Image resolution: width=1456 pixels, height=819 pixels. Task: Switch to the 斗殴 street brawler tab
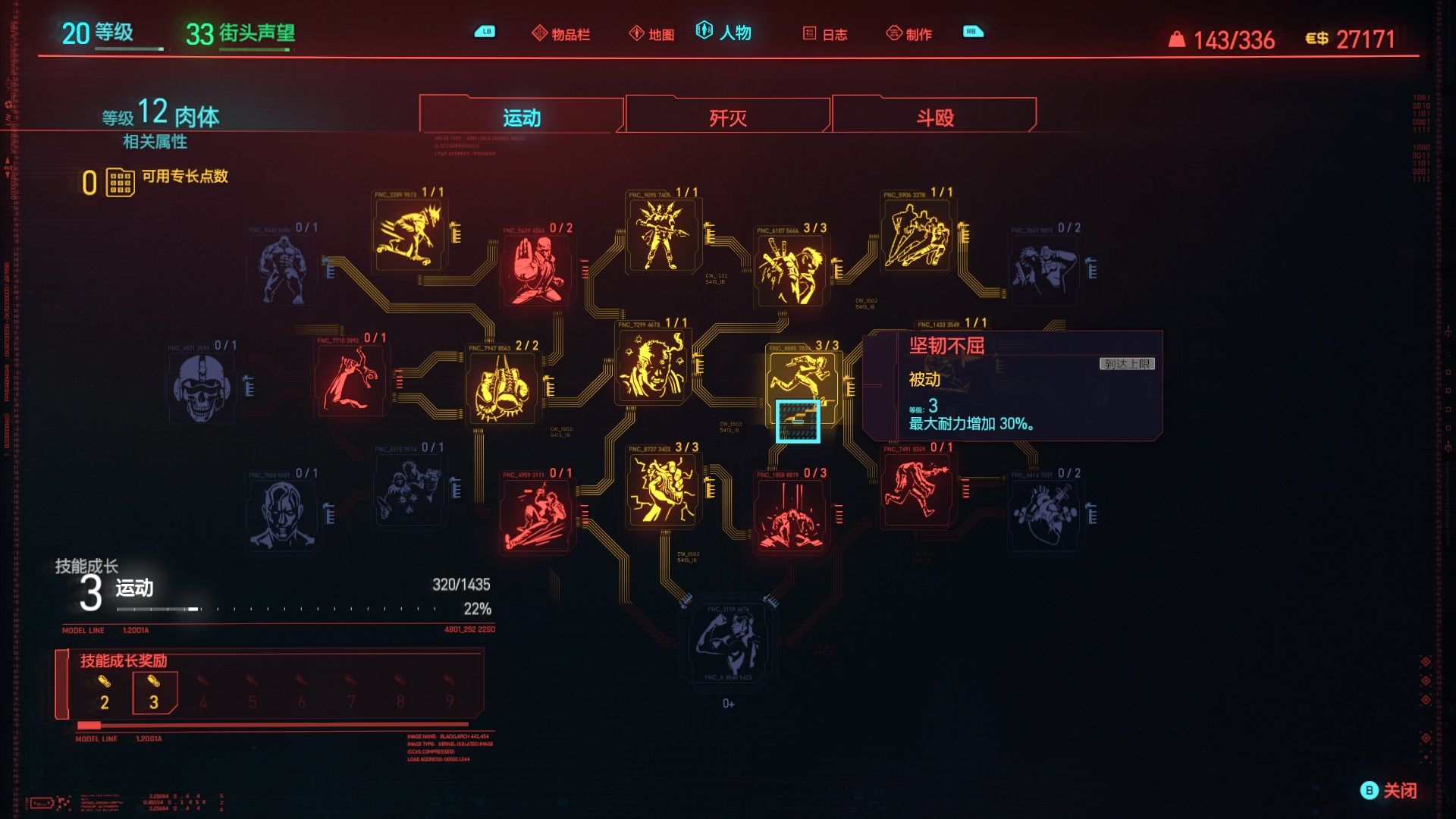934,118
